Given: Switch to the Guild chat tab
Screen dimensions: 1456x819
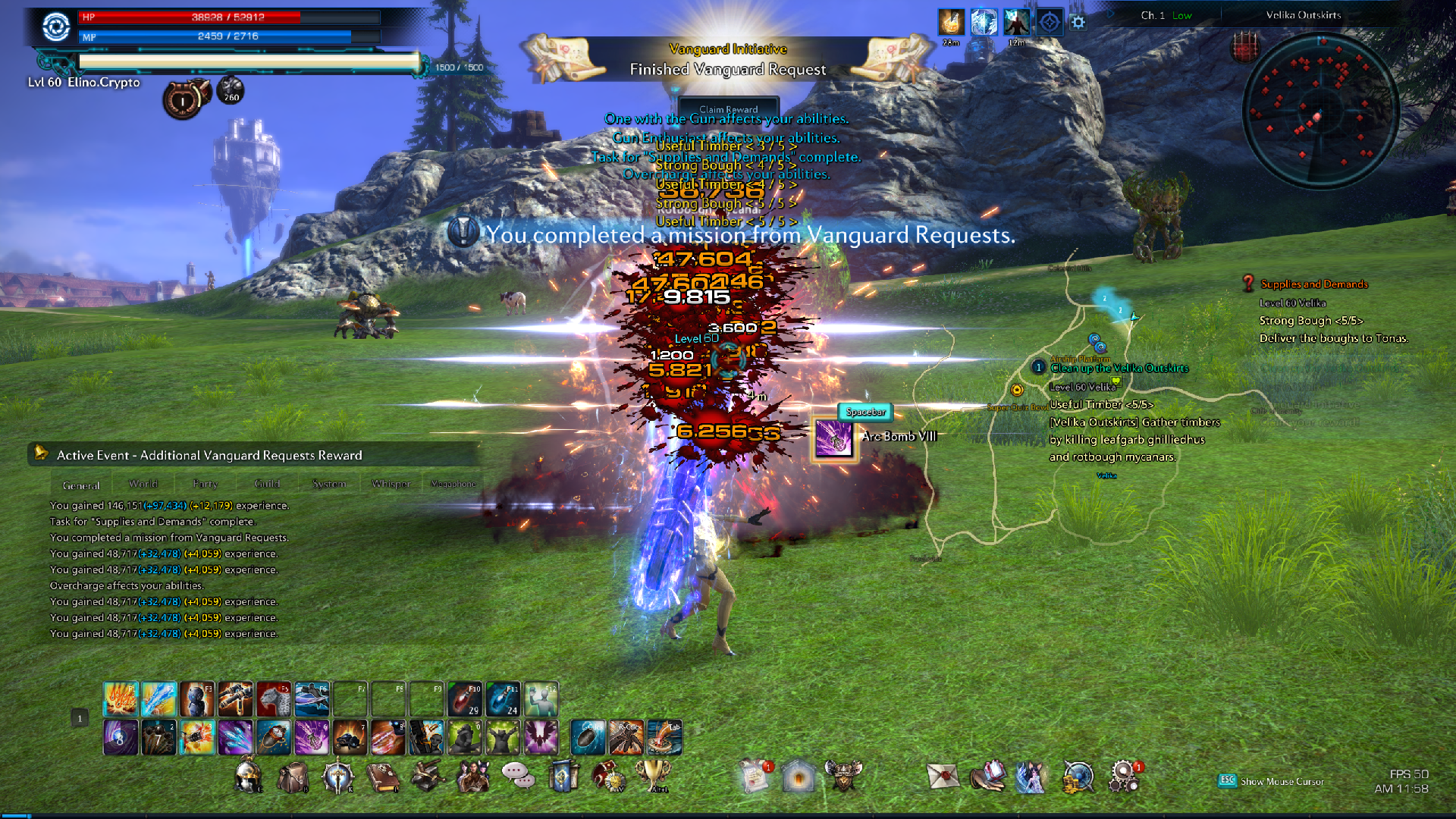Looking at the screenshot, I should click(x=267, y=484).
